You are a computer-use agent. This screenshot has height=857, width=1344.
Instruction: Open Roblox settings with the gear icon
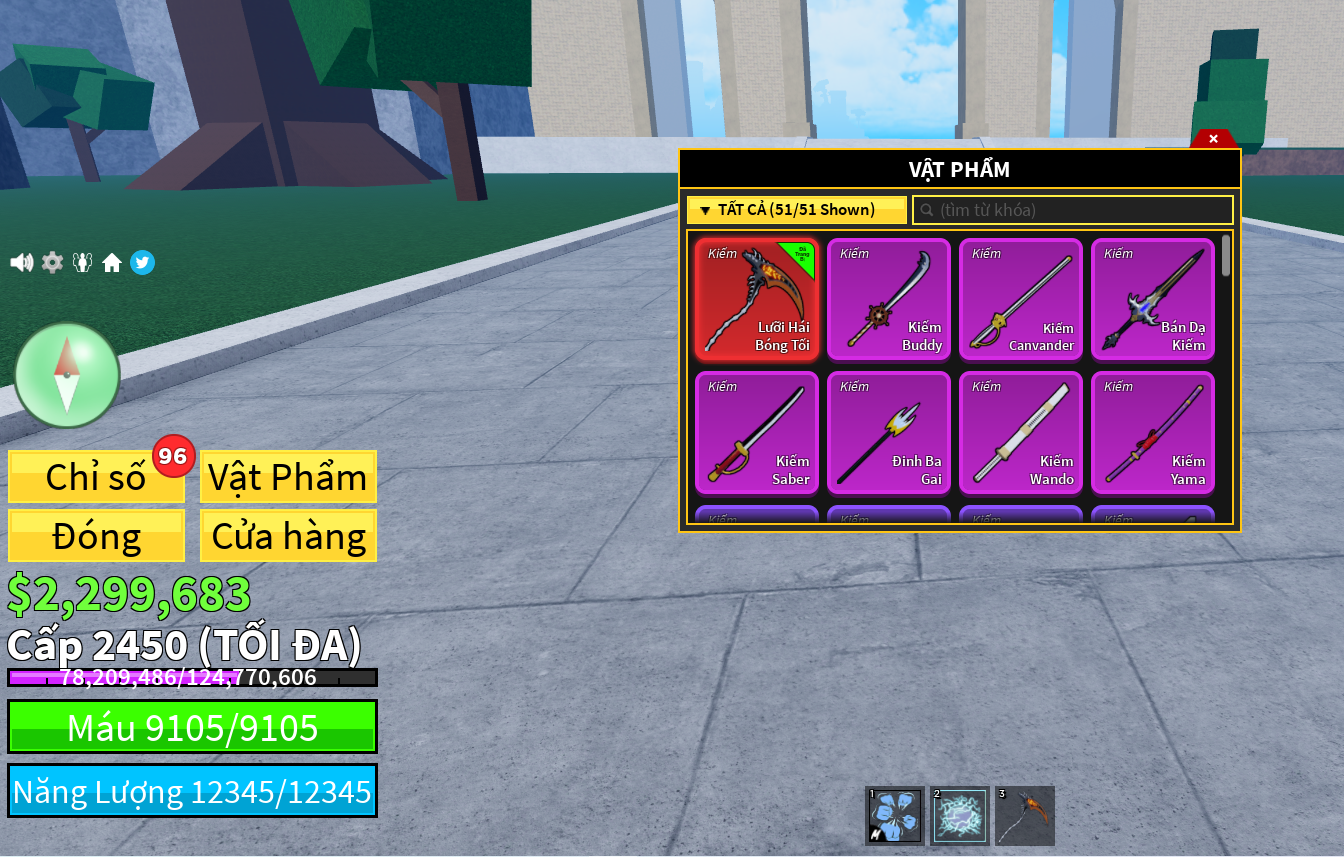52,262
